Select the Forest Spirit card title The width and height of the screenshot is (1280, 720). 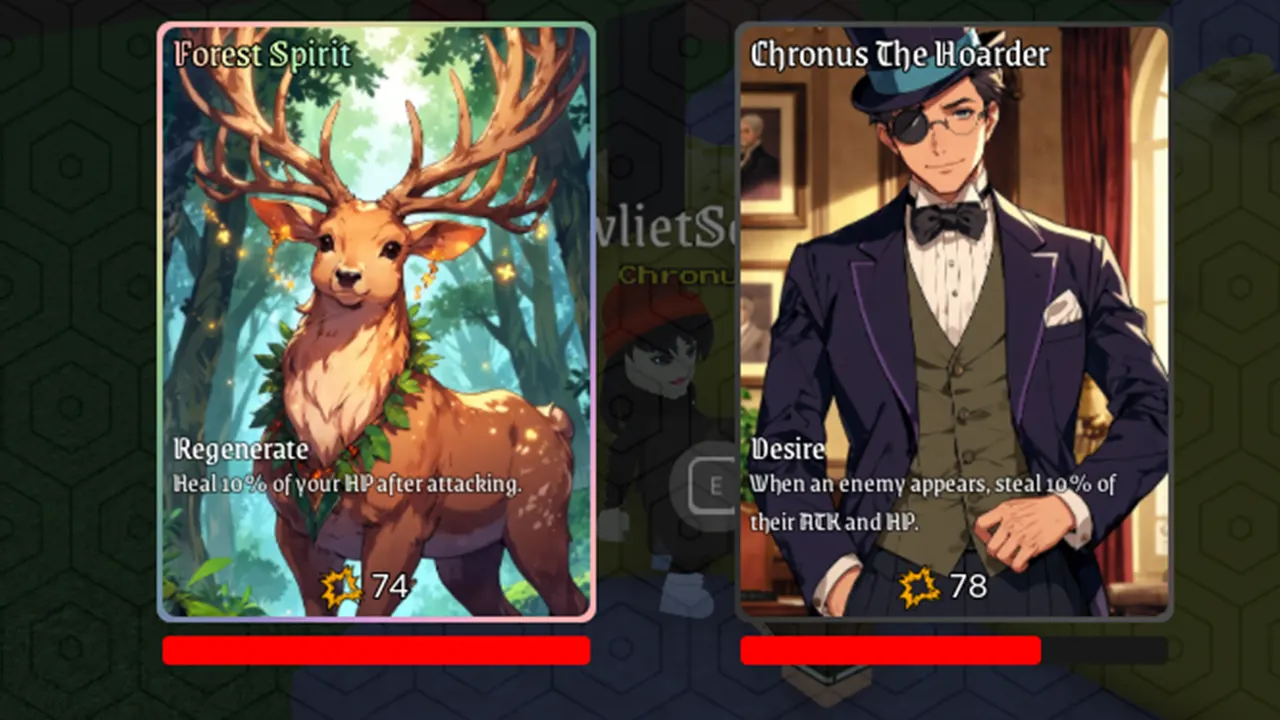[261, 55]
